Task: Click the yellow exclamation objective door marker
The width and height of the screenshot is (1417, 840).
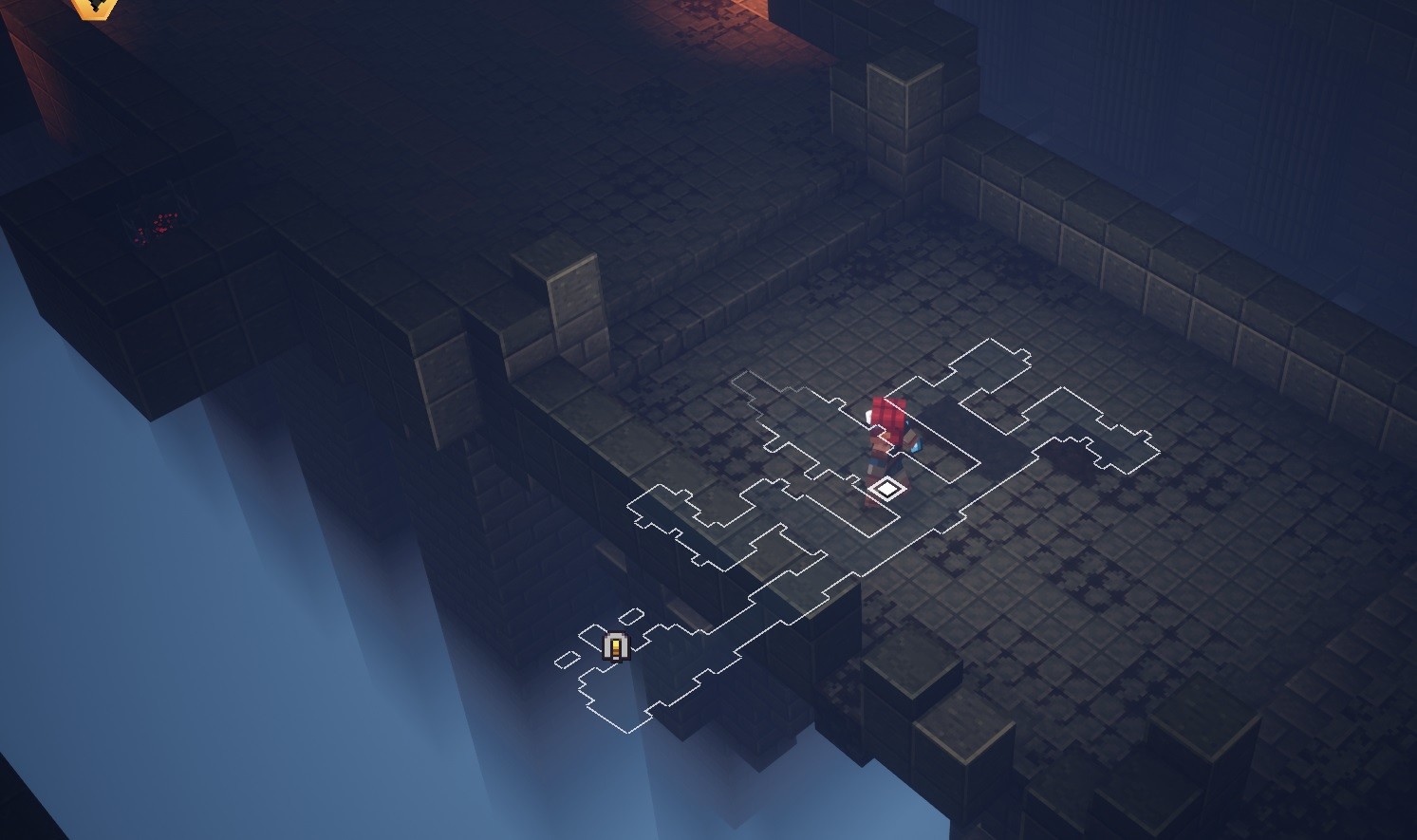Action: 616,646
